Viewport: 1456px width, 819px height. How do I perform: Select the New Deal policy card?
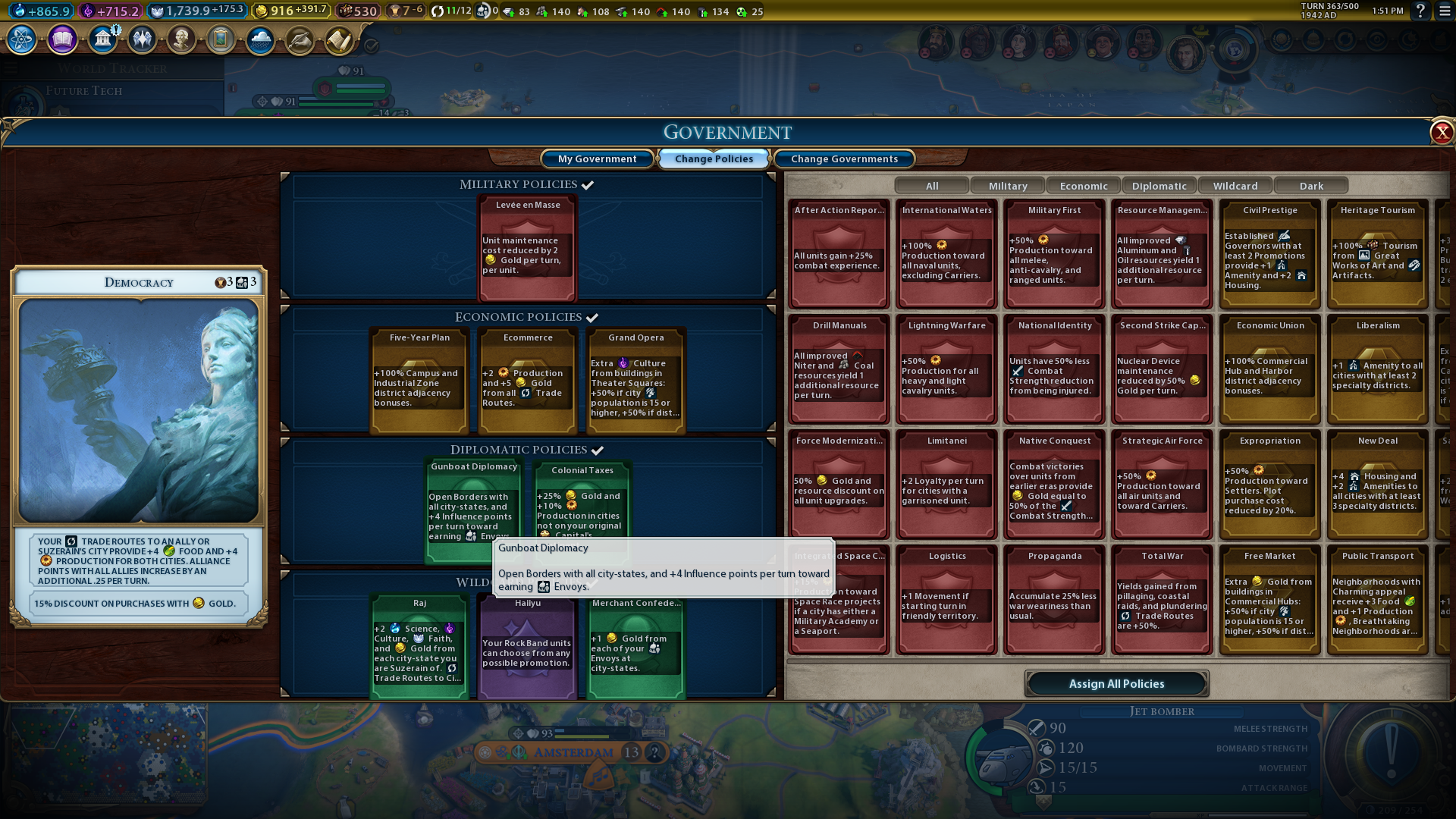pyautogui.click(x=1378, y=483)
